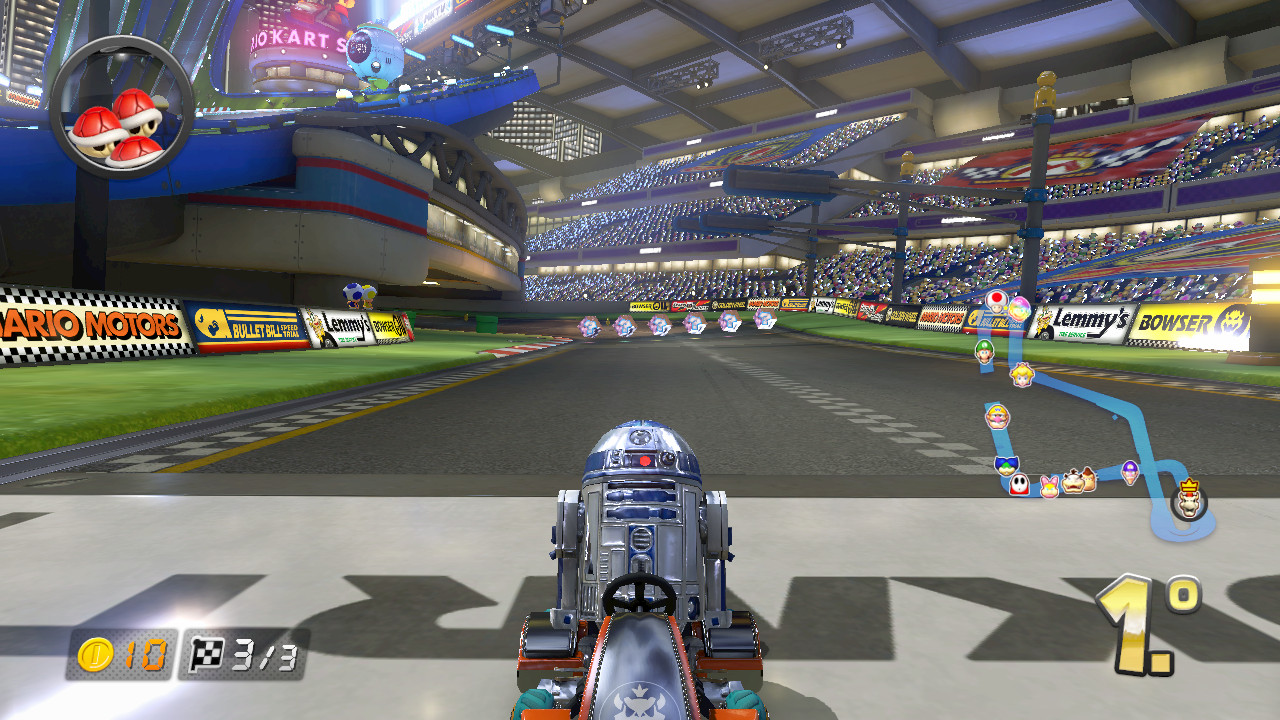Click the Shy Guy minimap icon
This screenshot has height=720, width=1280.
coord(1020,484)
